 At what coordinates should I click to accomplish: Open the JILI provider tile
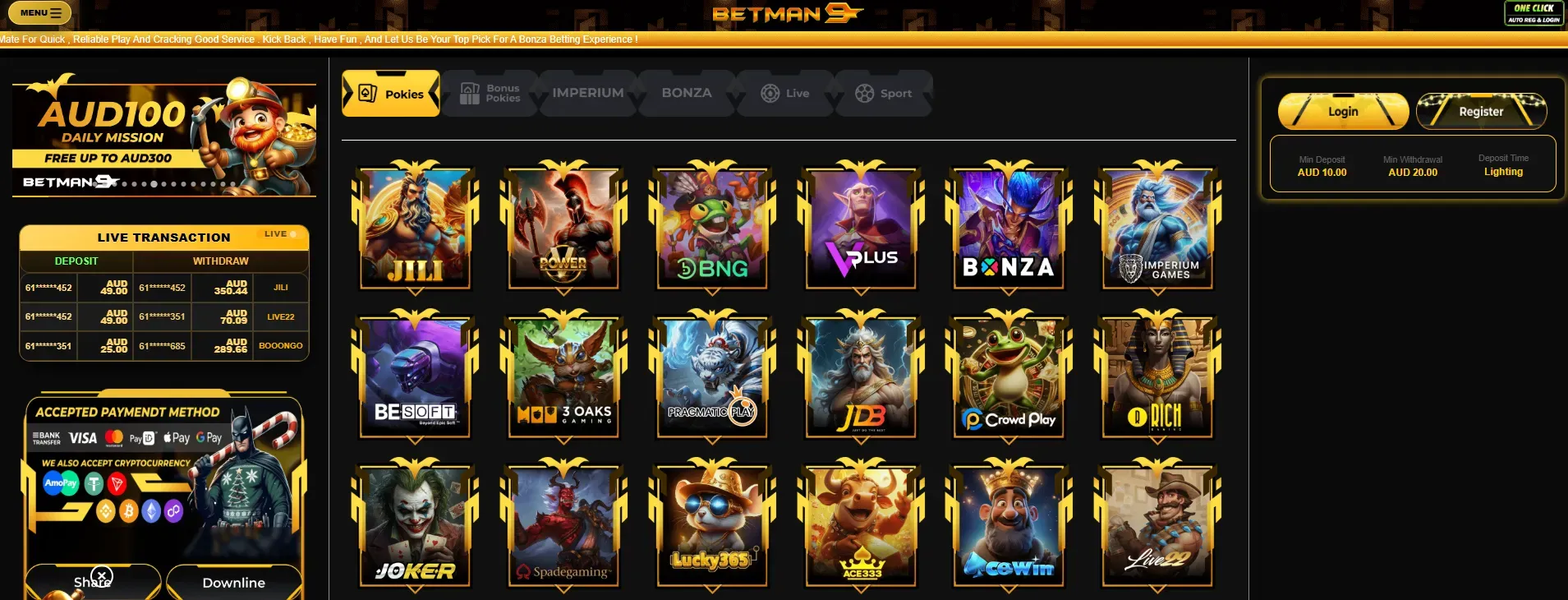(416, 228)
